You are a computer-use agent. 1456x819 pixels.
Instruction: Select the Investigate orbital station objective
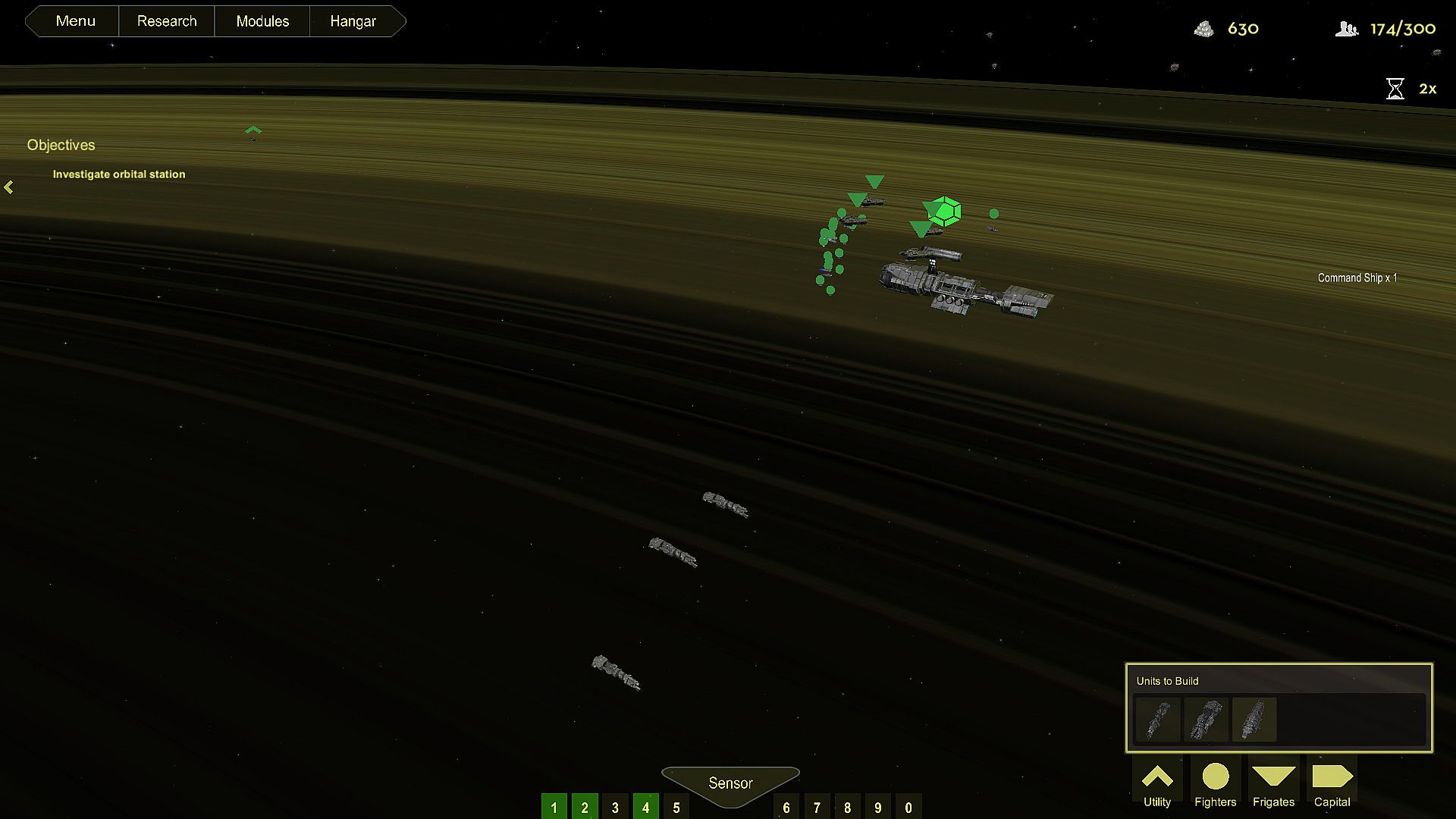pos(119,174)
